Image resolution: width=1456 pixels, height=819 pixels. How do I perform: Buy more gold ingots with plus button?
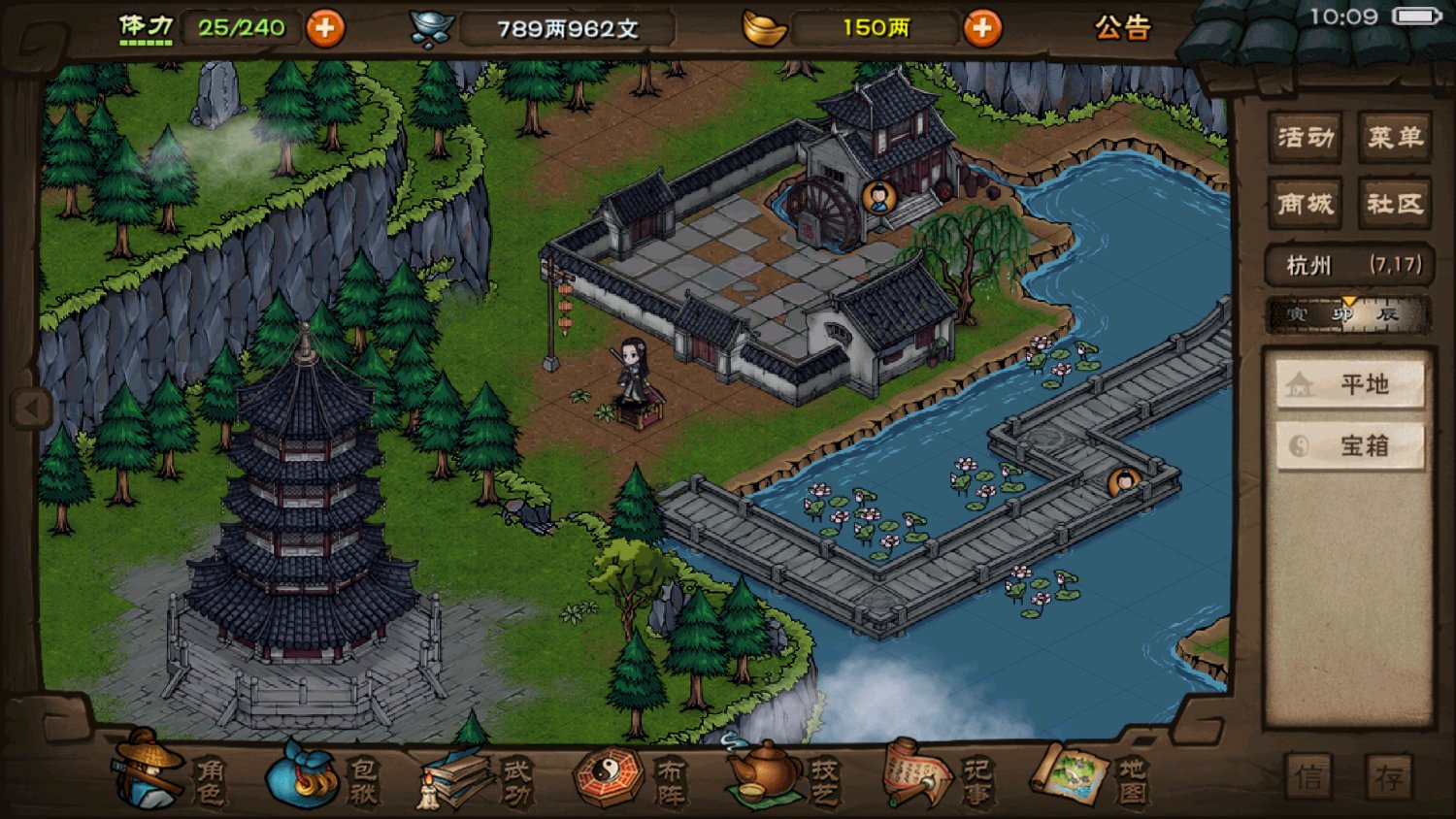coord(982,28)
